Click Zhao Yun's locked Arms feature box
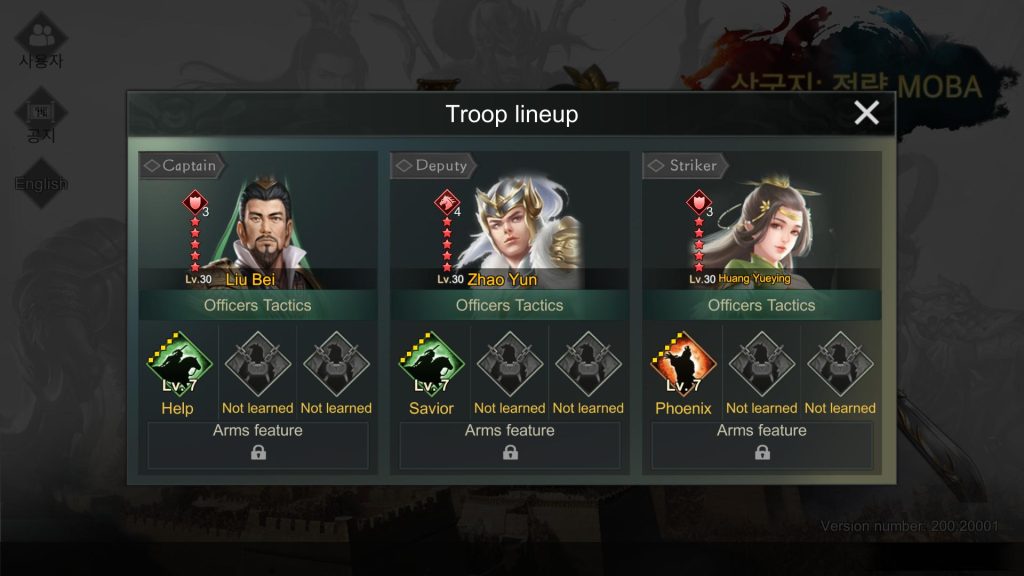Image resolution: width=1024 pixels, height=576 pixels. pos(510,445)
